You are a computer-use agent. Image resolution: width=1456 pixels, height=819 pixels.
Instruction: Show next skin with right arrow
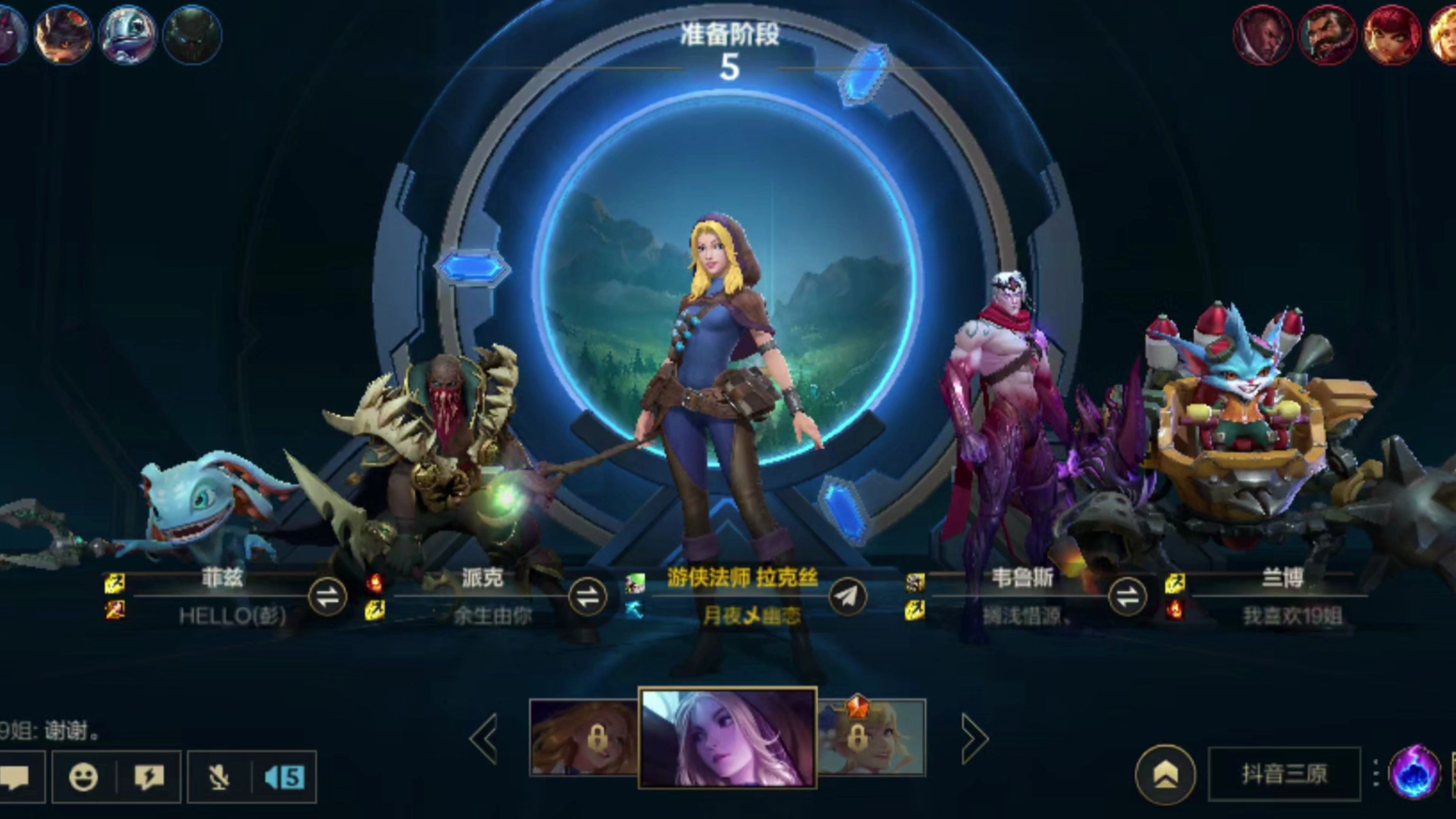coord(974,738)
